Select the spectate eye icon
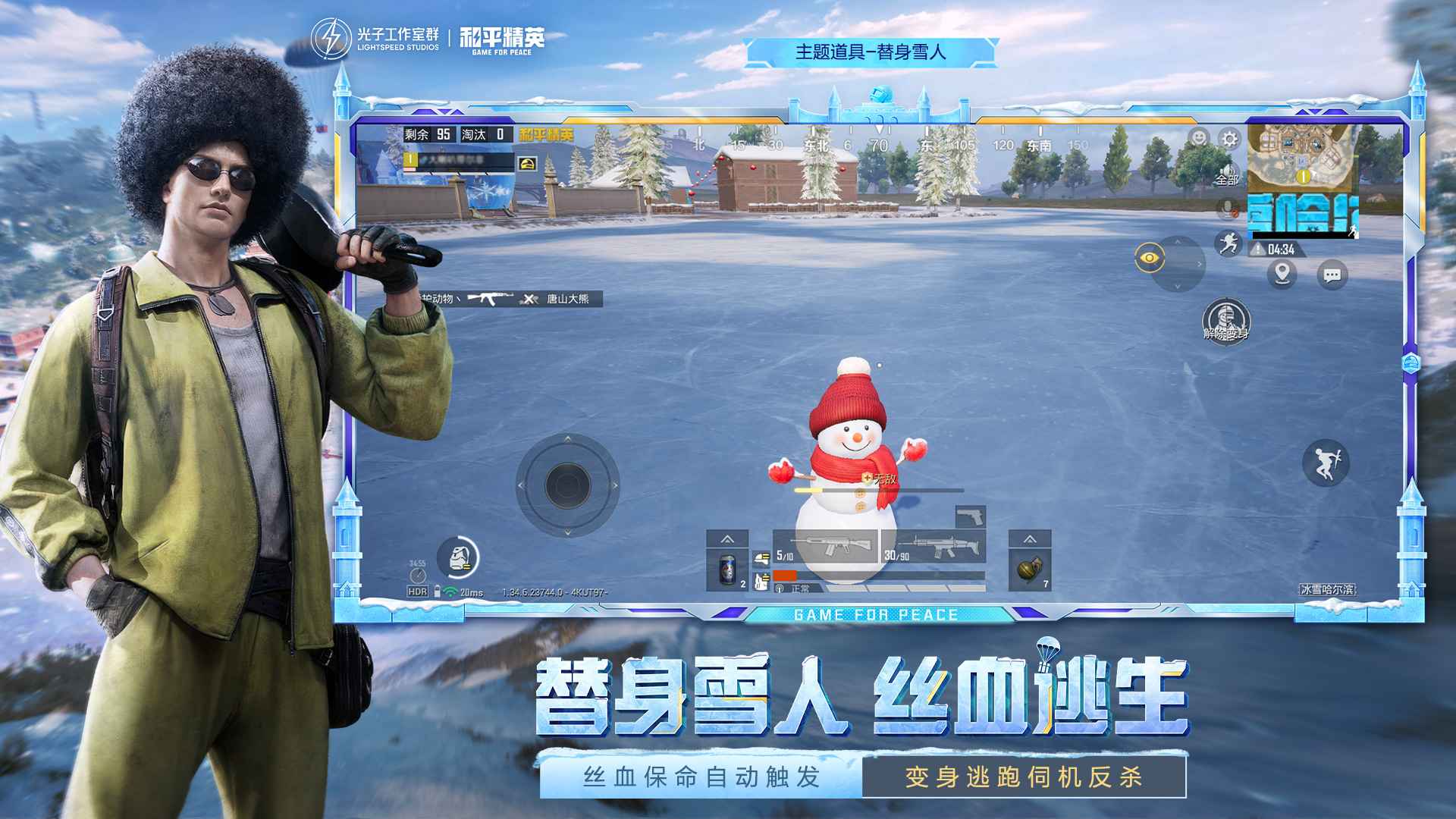This screenshot has width=1456, height=819. (1149, 256)
